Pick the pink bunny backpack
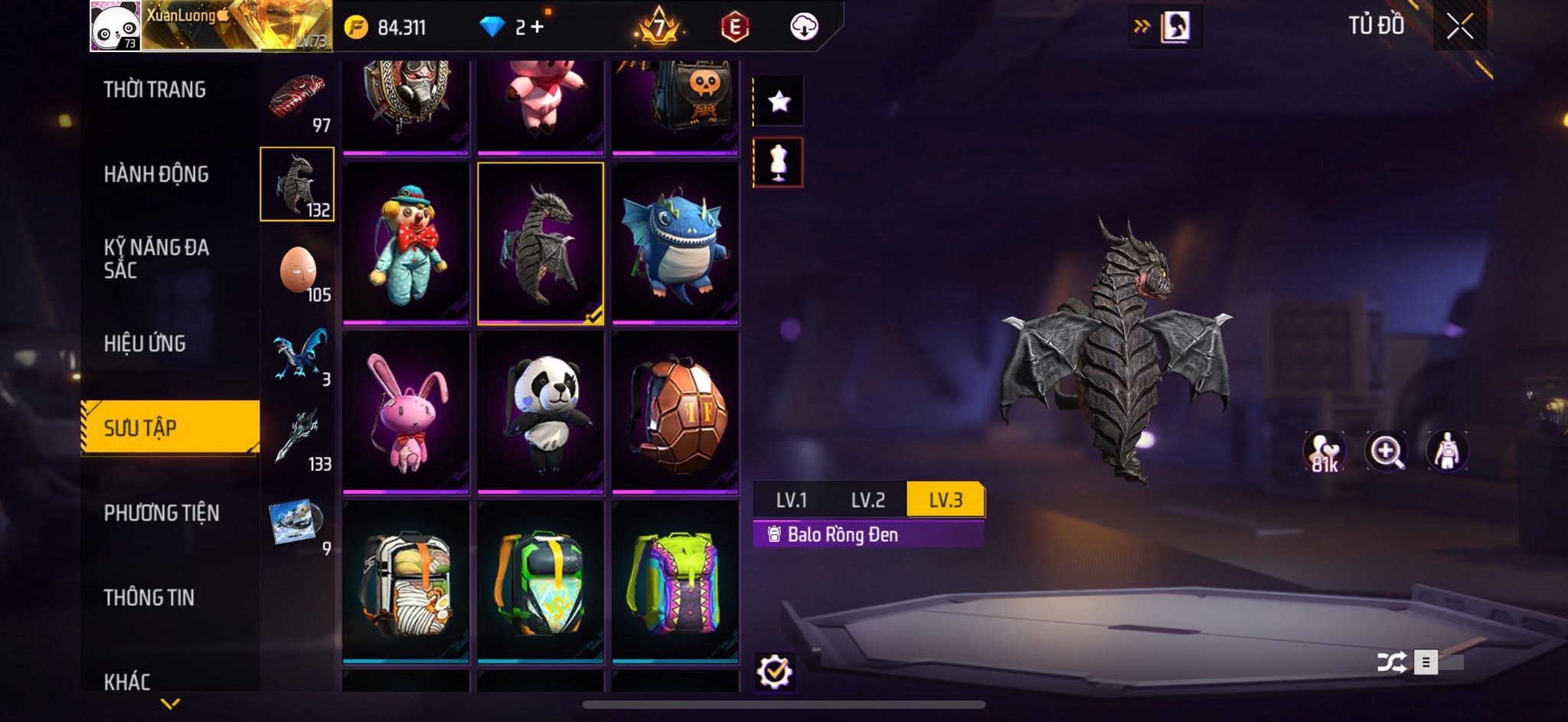Screen dimensions: 1568x722 [406, 411]
